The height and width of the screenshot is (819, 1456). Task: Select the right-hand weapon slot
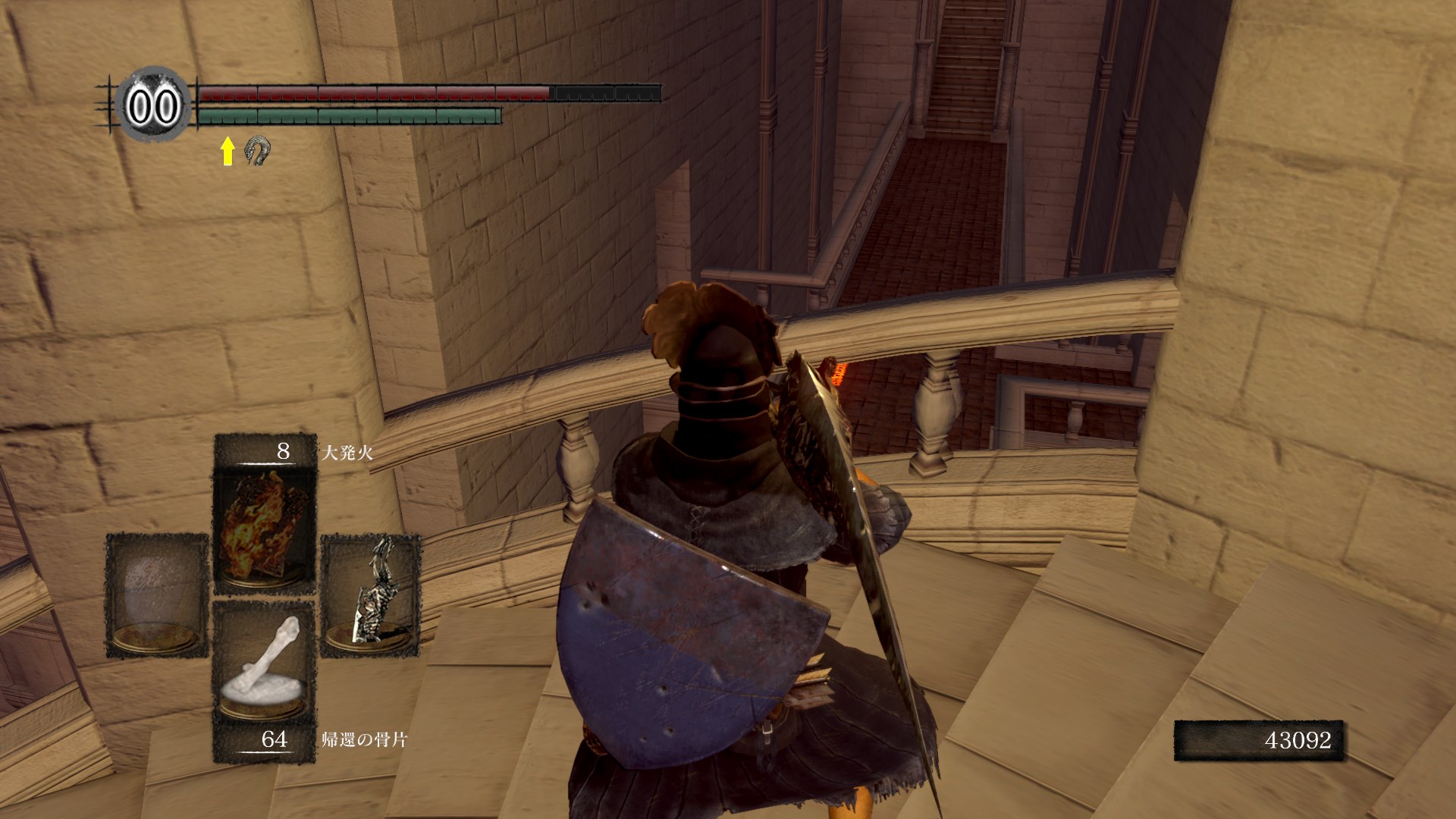point(371,595)
